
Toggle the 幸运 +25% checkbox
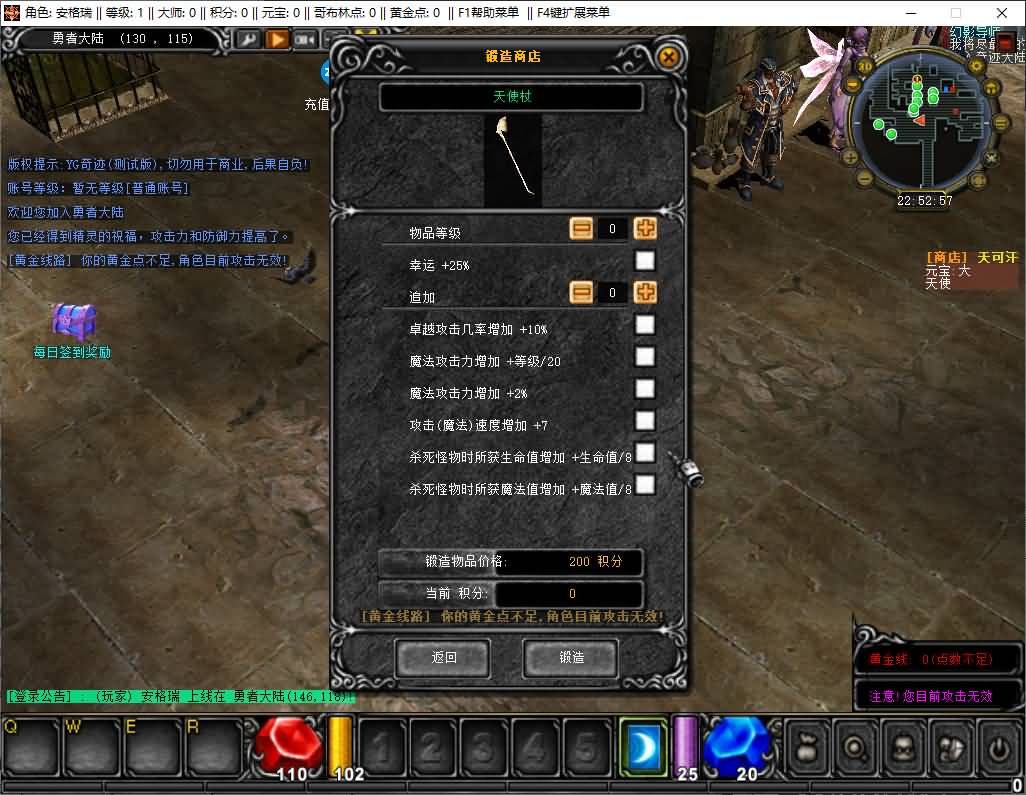tap(646, 261)
